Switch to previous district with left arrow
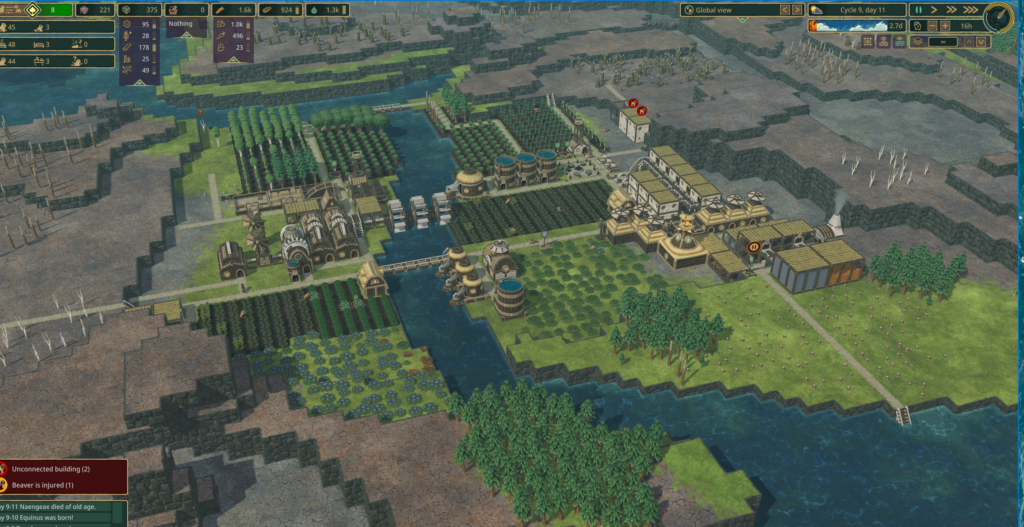The height and width of the screenshot is (527, 1024). pyautogui.click(x=786, y=10)
